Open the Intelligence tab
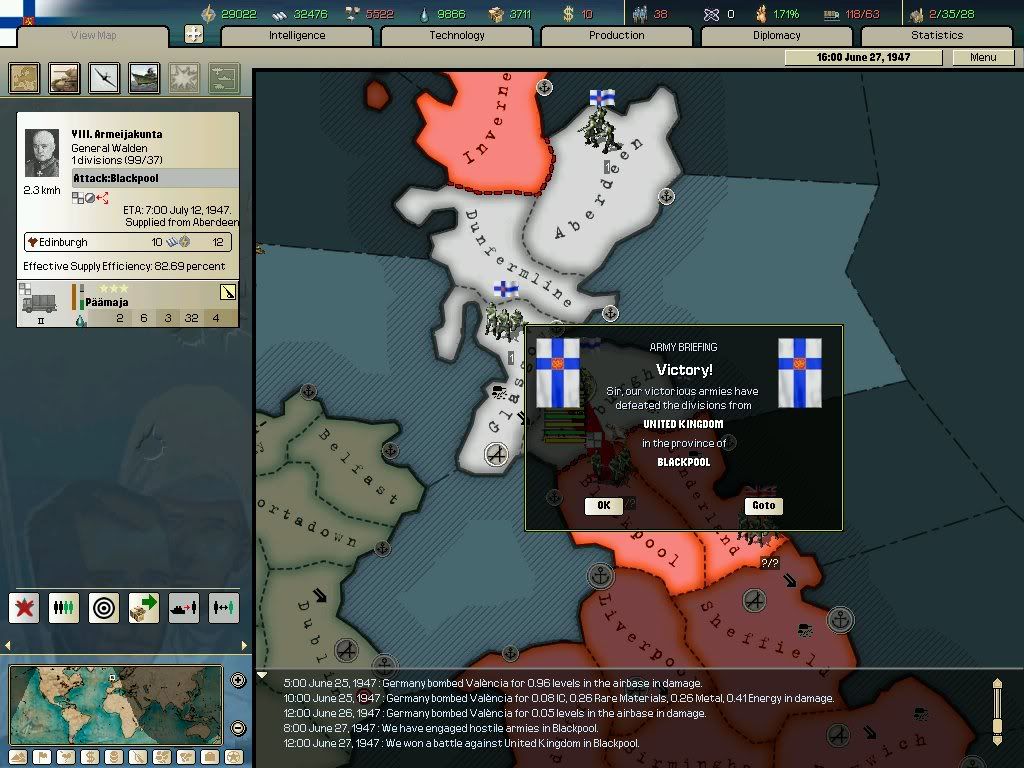1024x768 pixels. point(297,35)
